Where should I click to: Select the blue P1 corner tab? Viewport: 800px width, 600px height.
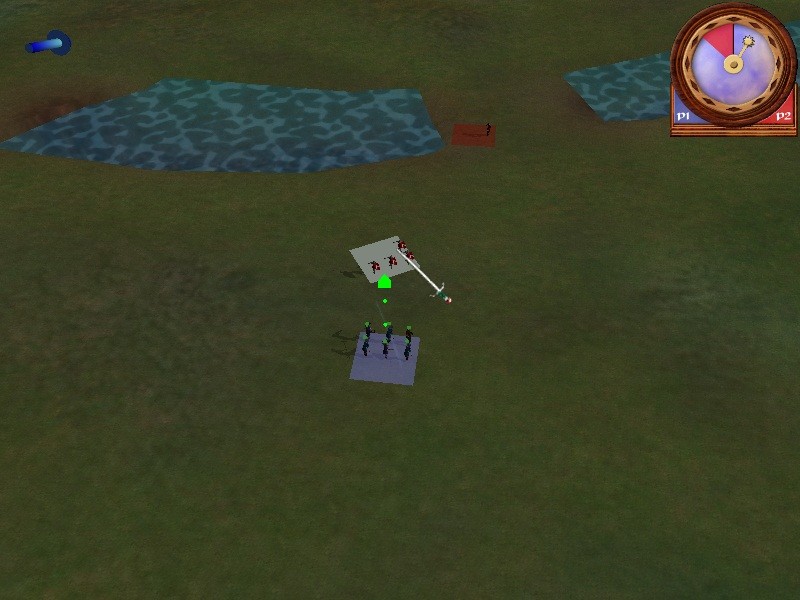684,116
